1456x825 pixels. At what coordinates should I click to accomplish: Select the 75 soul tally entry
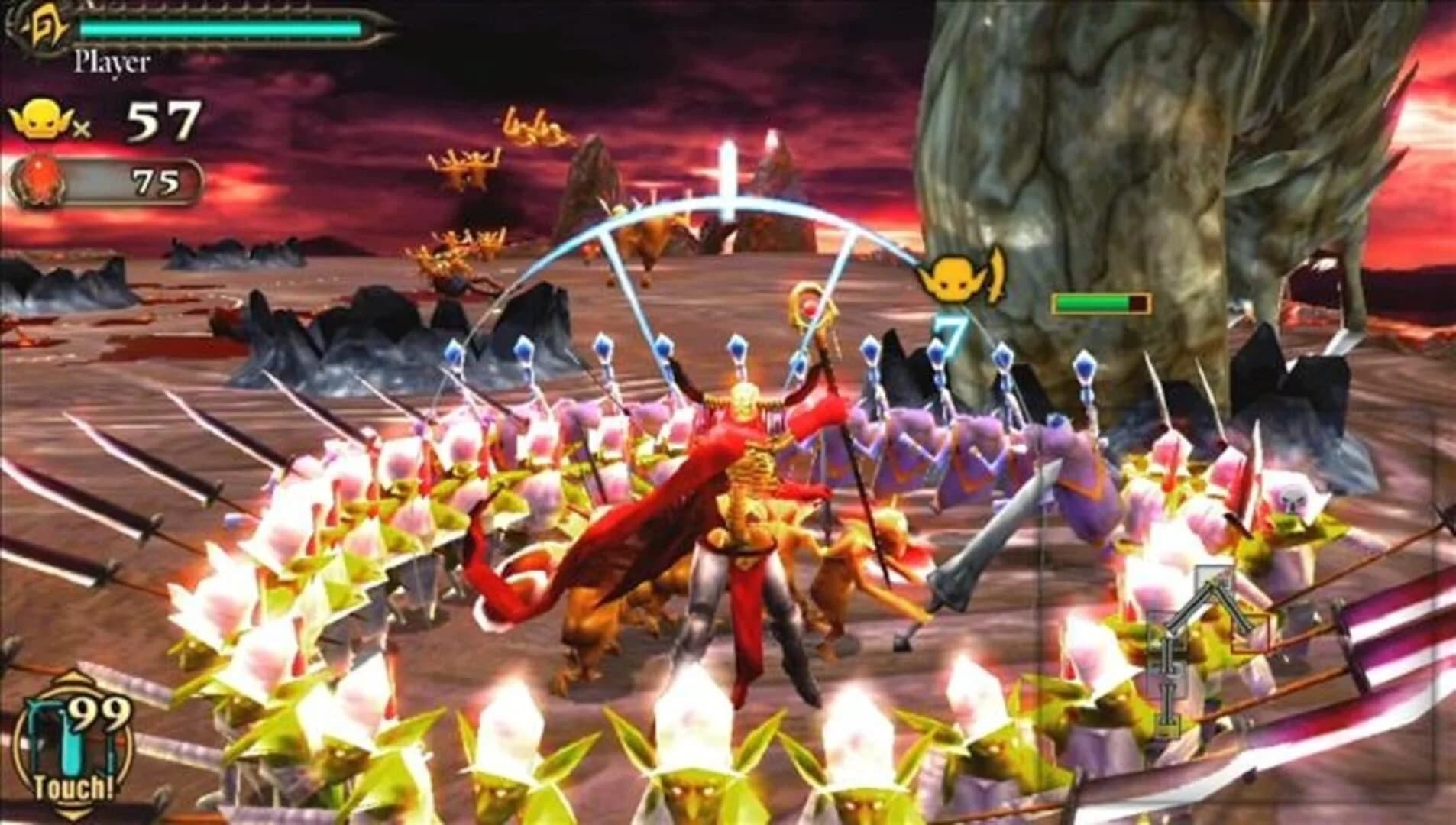pos(157,182)
